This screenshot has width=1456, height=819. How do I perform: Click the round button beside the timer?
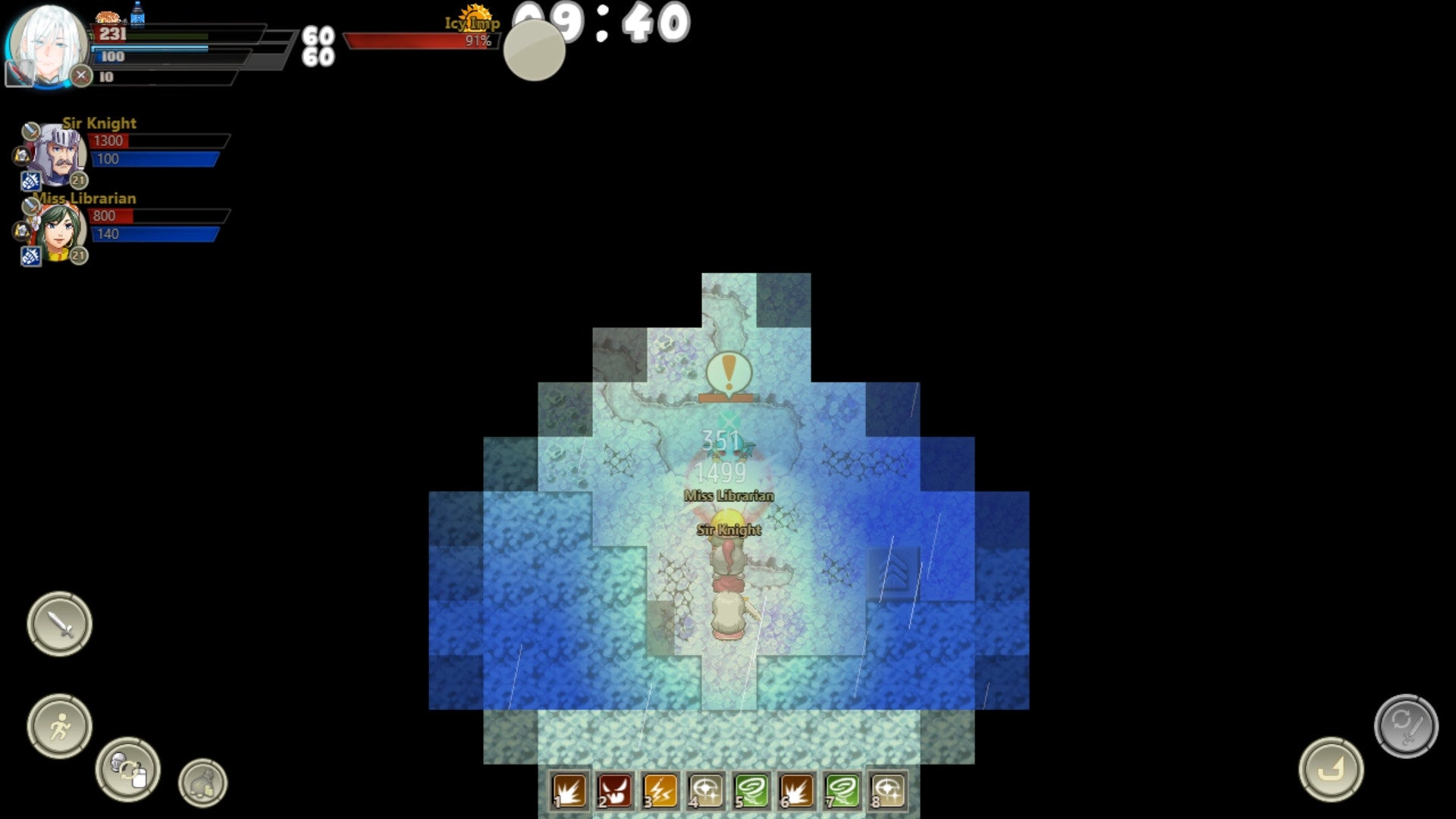(535, 51)
